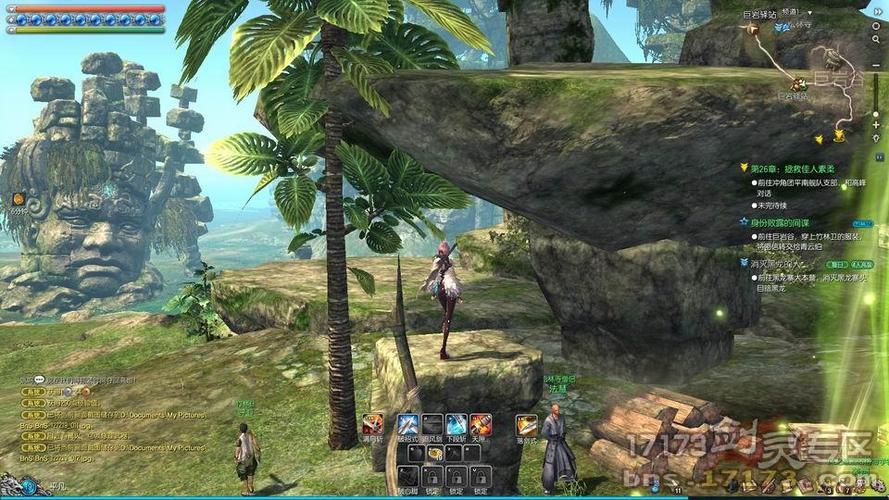Use the 天隙 fiery sword skill
889x500 pixels.
(x=482, y=424)
